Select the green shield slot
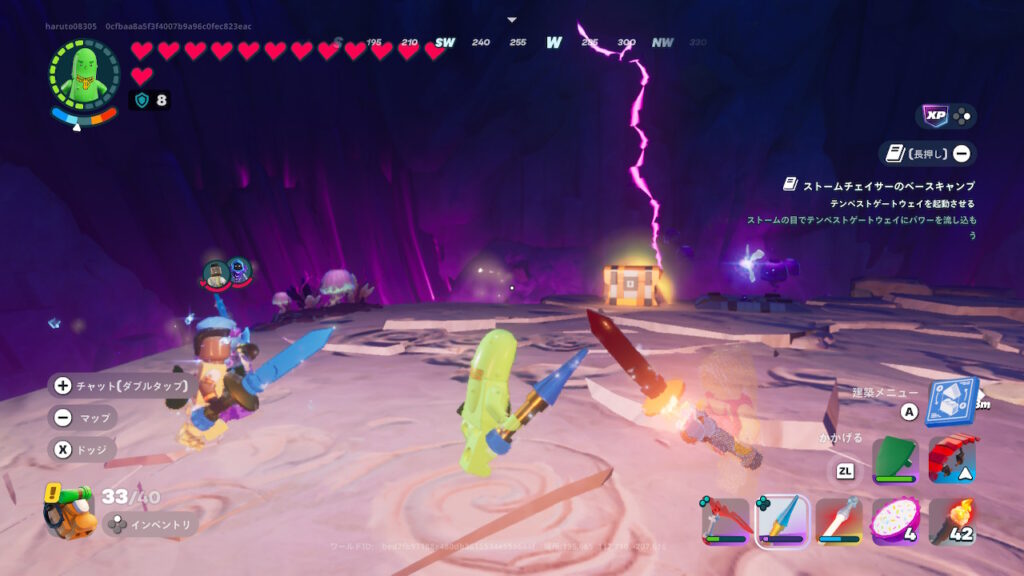Image resolution: width=1024 pixels, height=576 pixels. tap(895, 462)
